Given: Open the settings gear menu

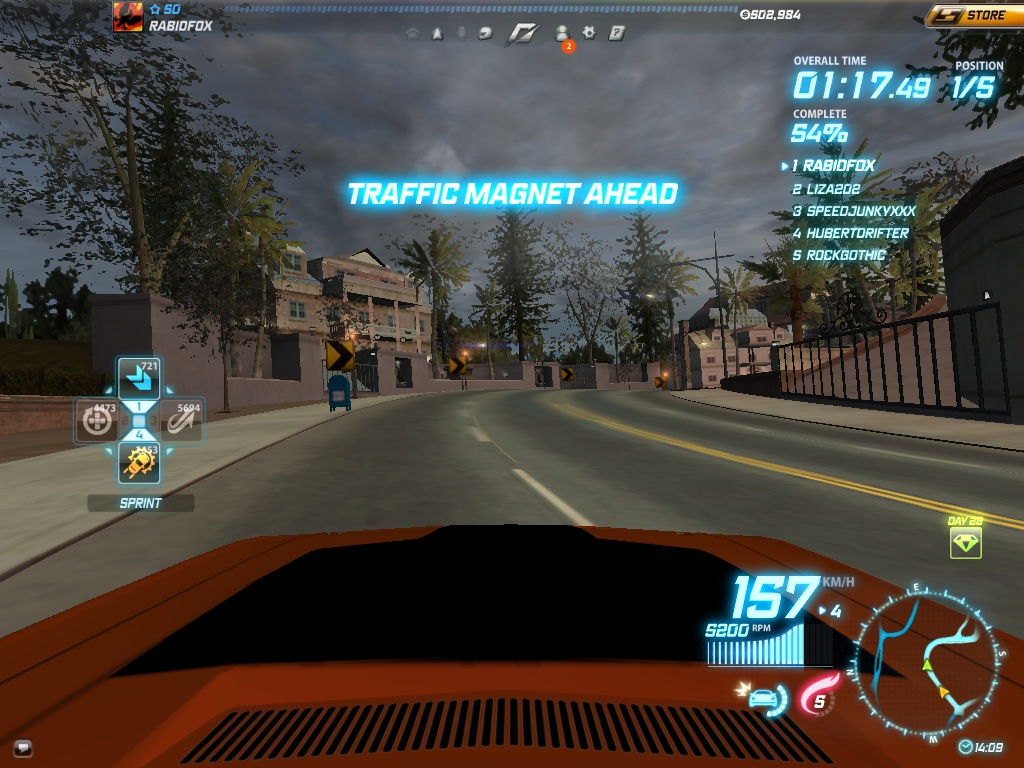Looking at the screenshot, I should tap(590, 33).
